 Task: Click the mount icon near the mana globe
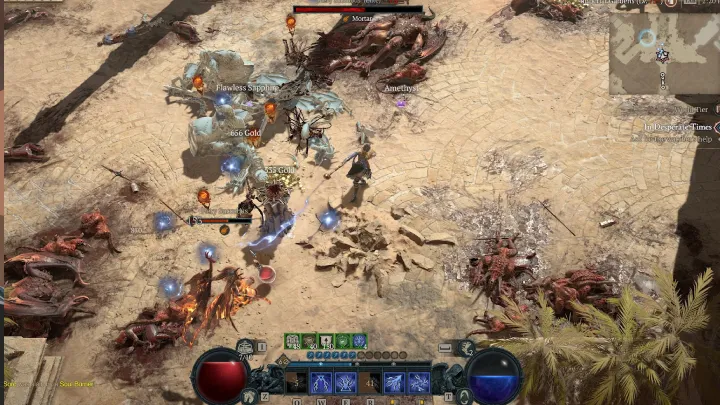[x=467, y=347]
